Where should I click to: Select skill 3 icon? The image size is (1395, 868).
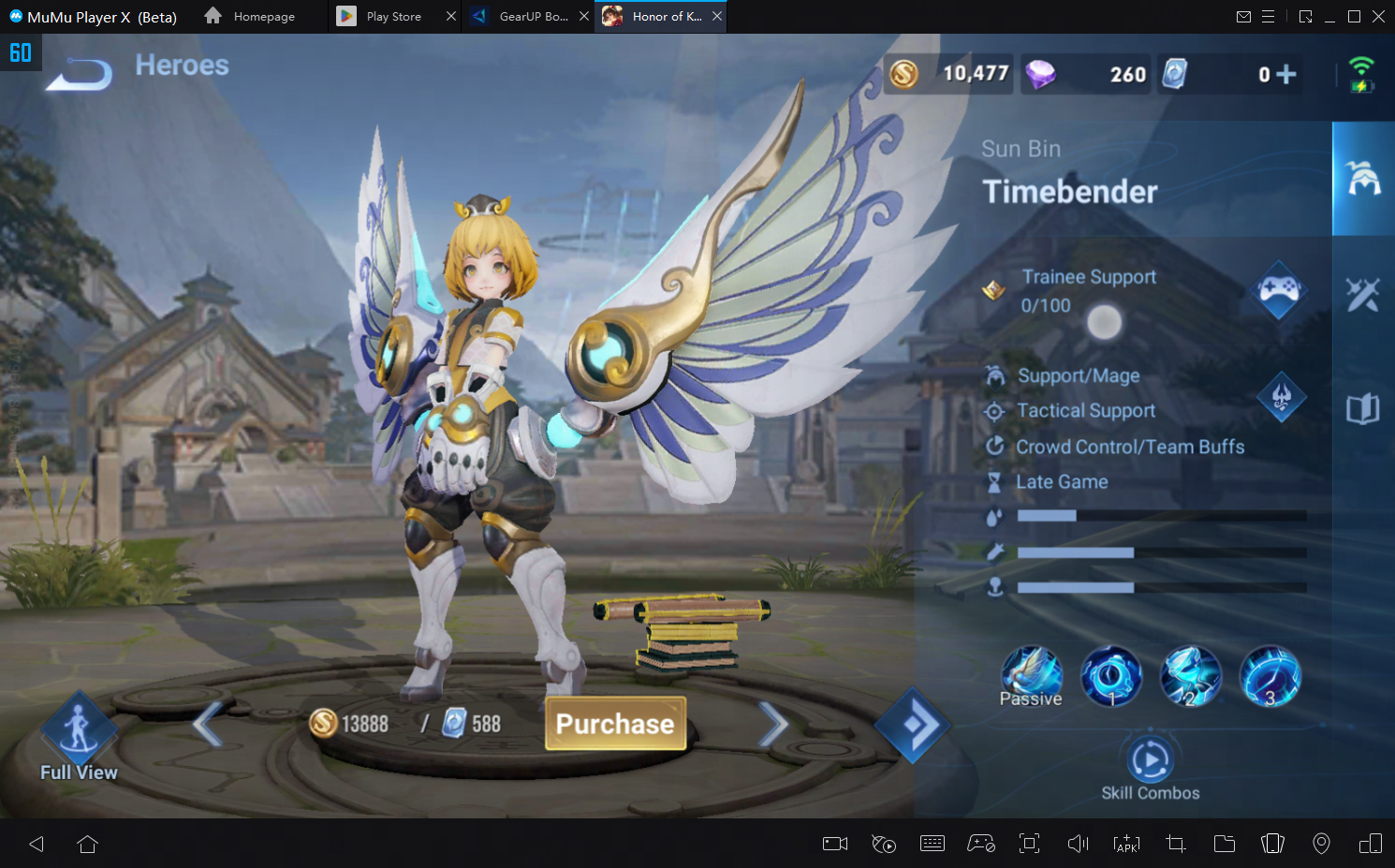coord(1270,675)
